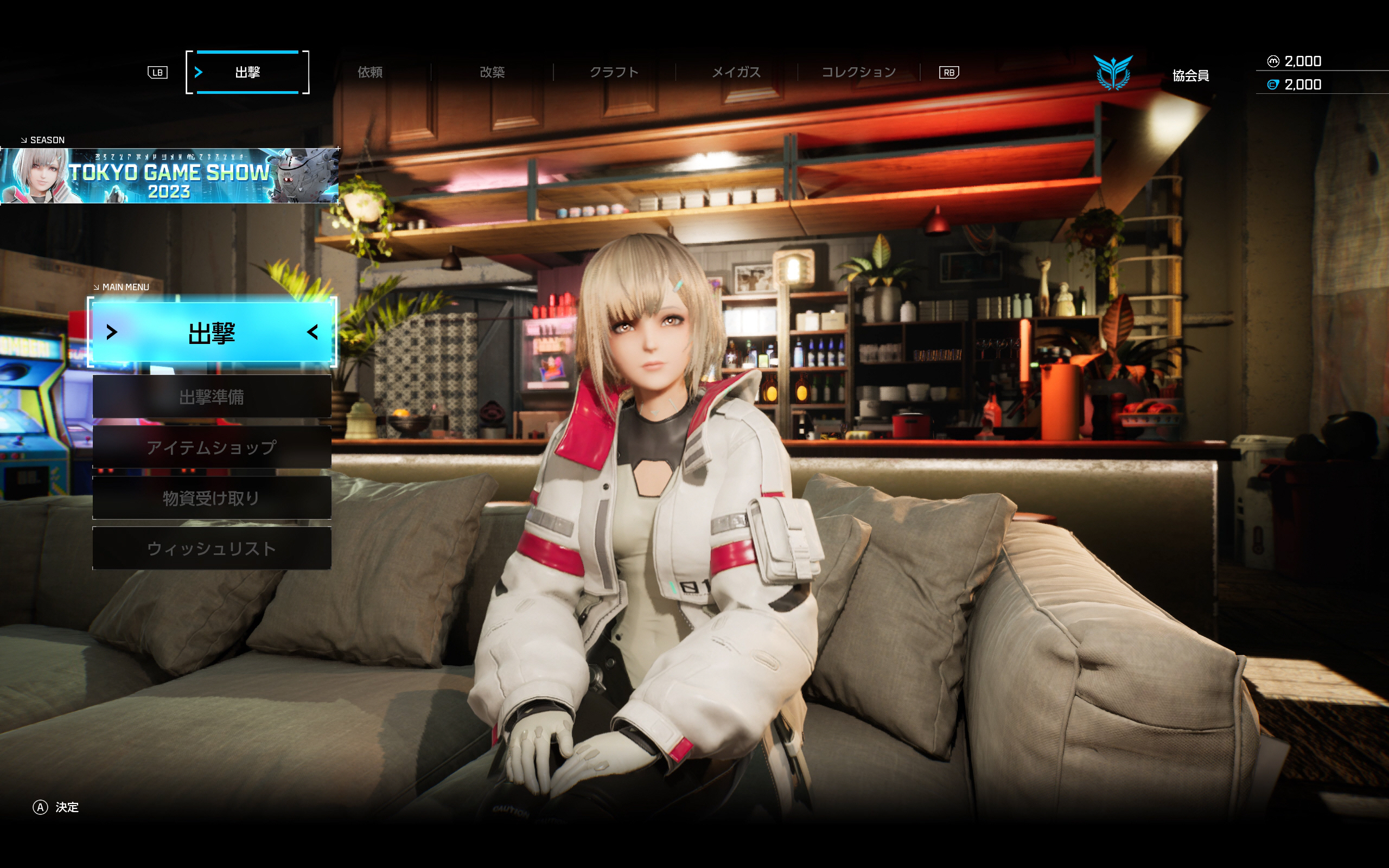Open the コレクション tab
1389x868 pixels.
point(859,72)
